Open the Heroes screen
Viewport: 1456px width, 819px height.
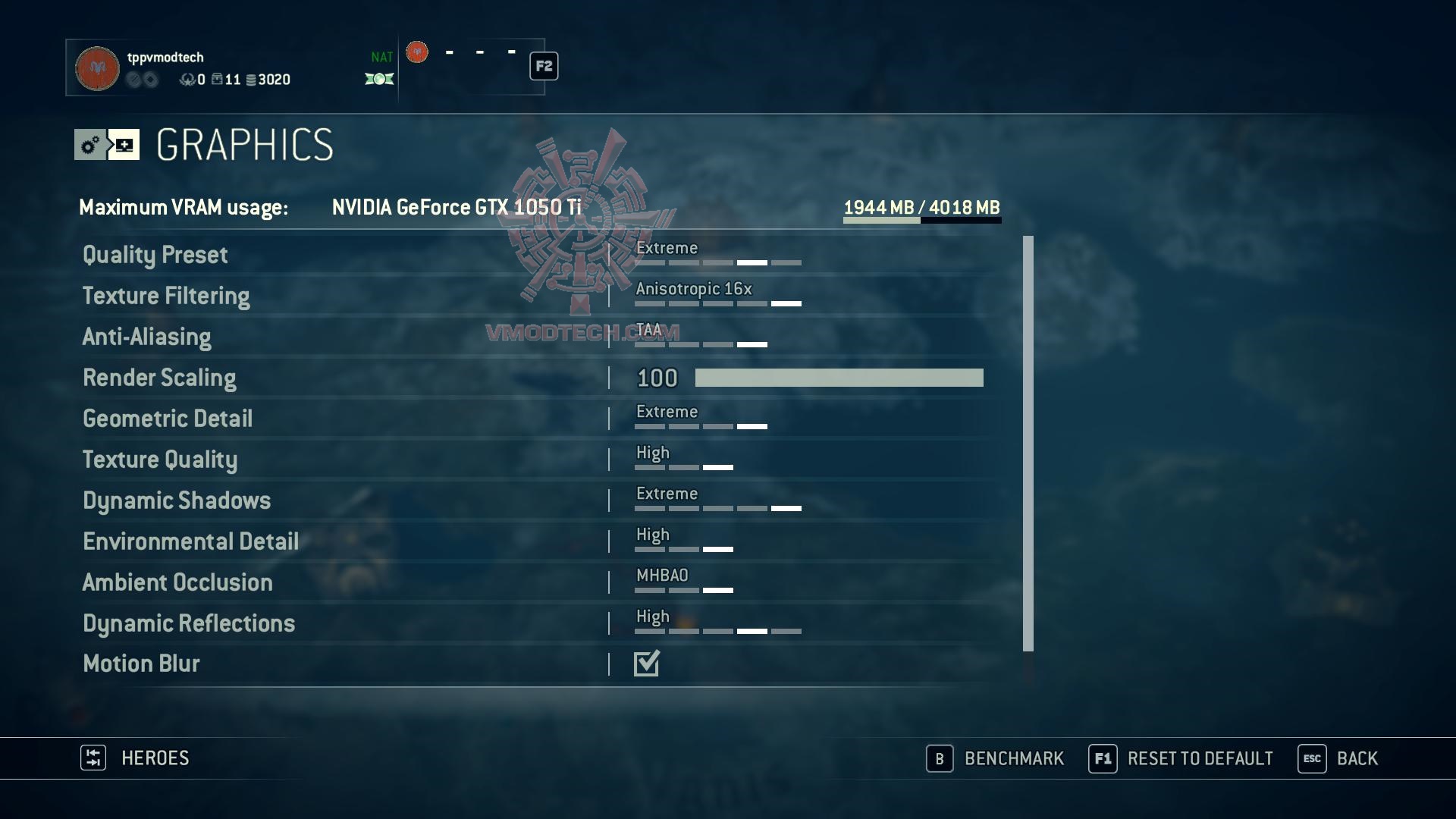(136, 758)
